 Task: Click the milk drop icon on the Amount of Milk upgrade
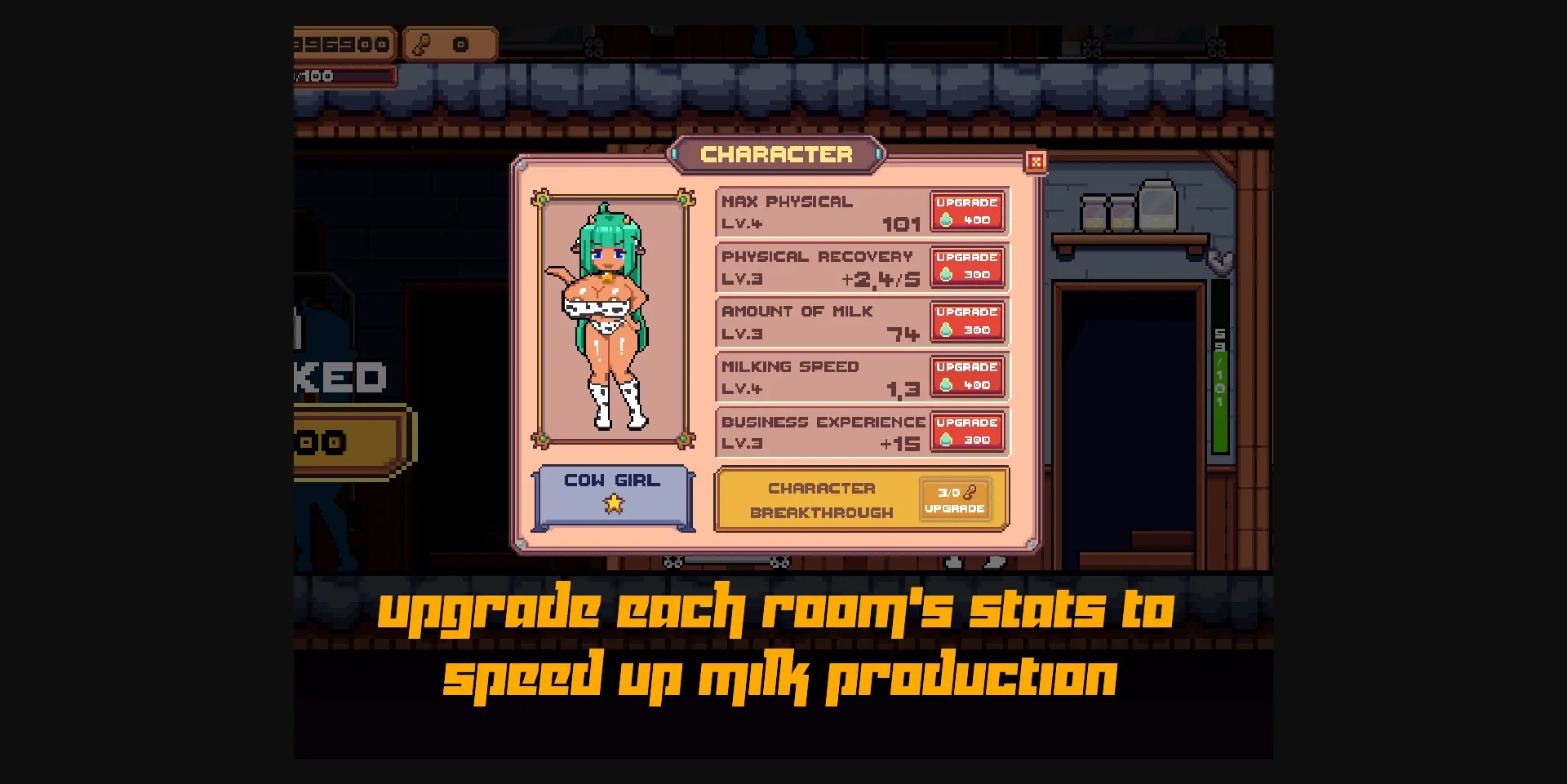coord(947,329)
